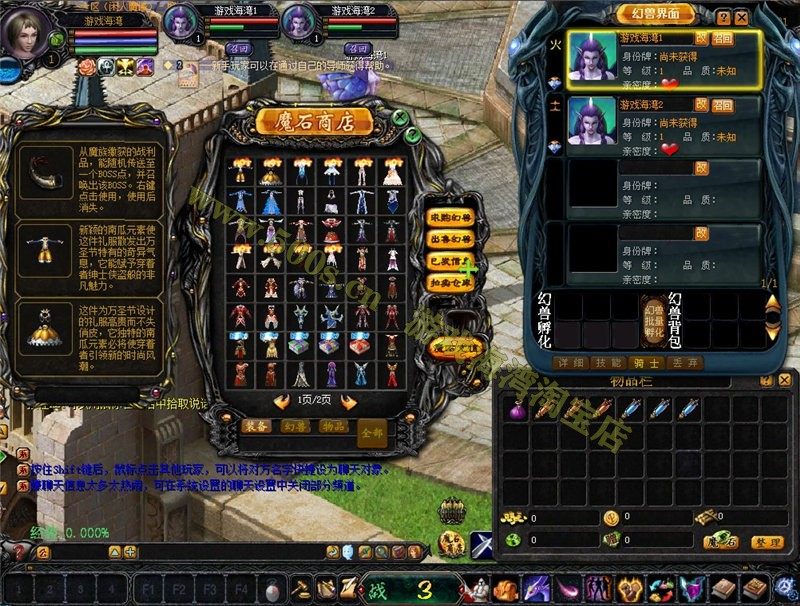The height and width of the screenshot is (606, 800).
Task: Rename pet 游戏海湾2 with 改 button
Action: [701, 103]
